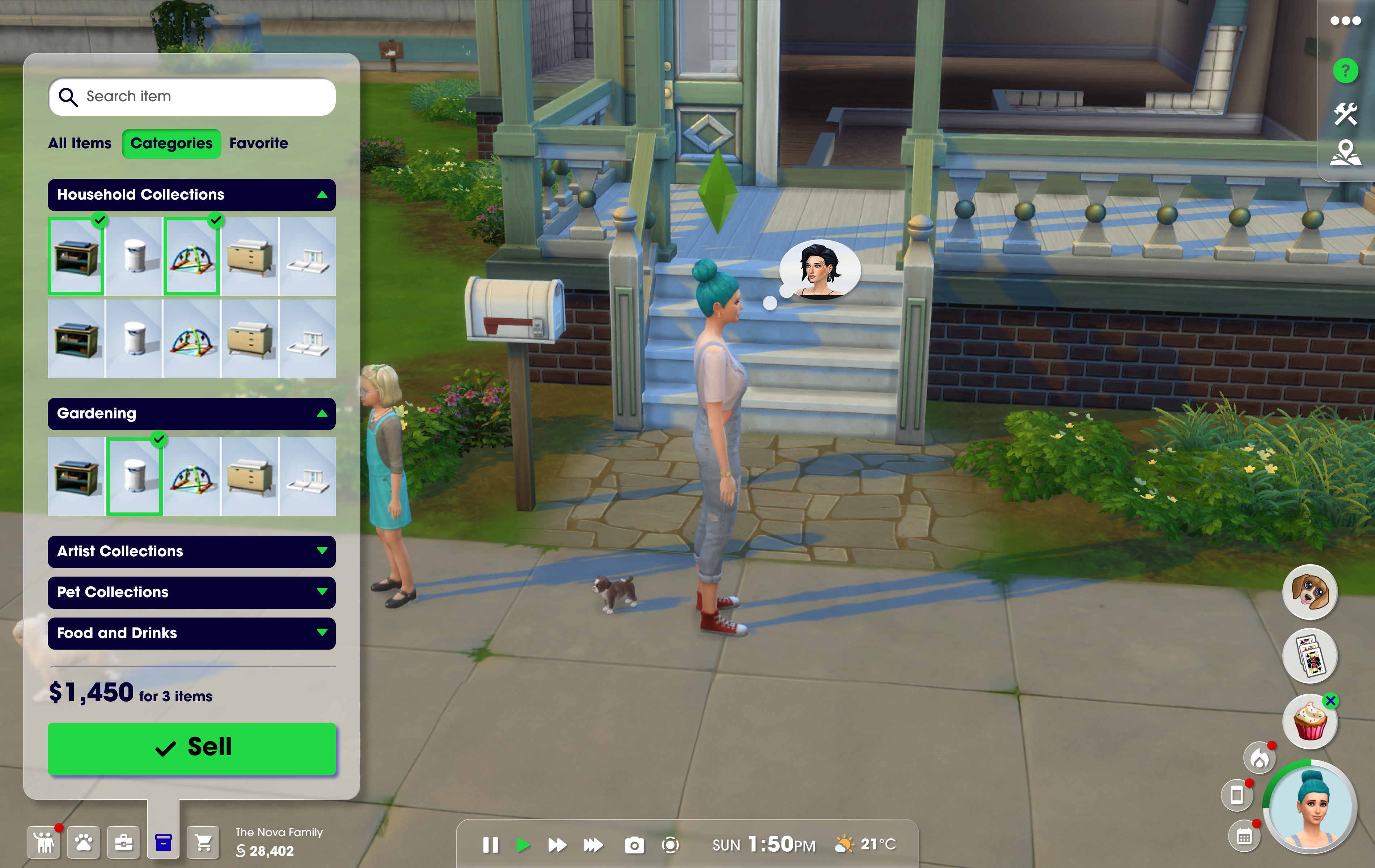Switch to the All Items tab
The height and width of the screenshot is (868, 1375).
[x=80, y=143]
